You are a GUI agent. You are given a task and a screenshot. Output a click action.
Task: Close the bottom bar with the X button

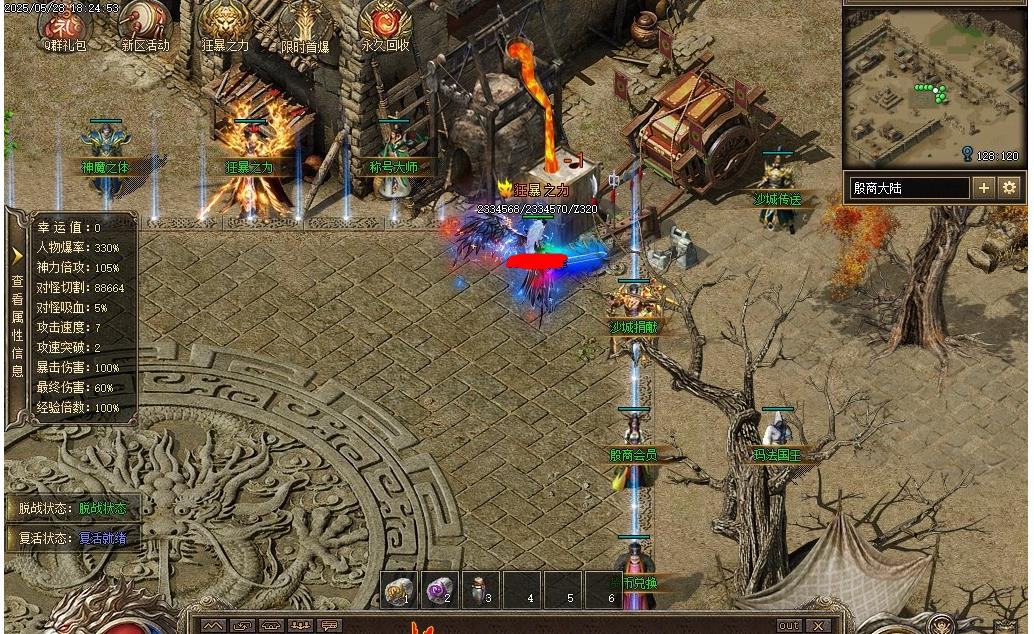pyautogui.click(x=819, y=626)
